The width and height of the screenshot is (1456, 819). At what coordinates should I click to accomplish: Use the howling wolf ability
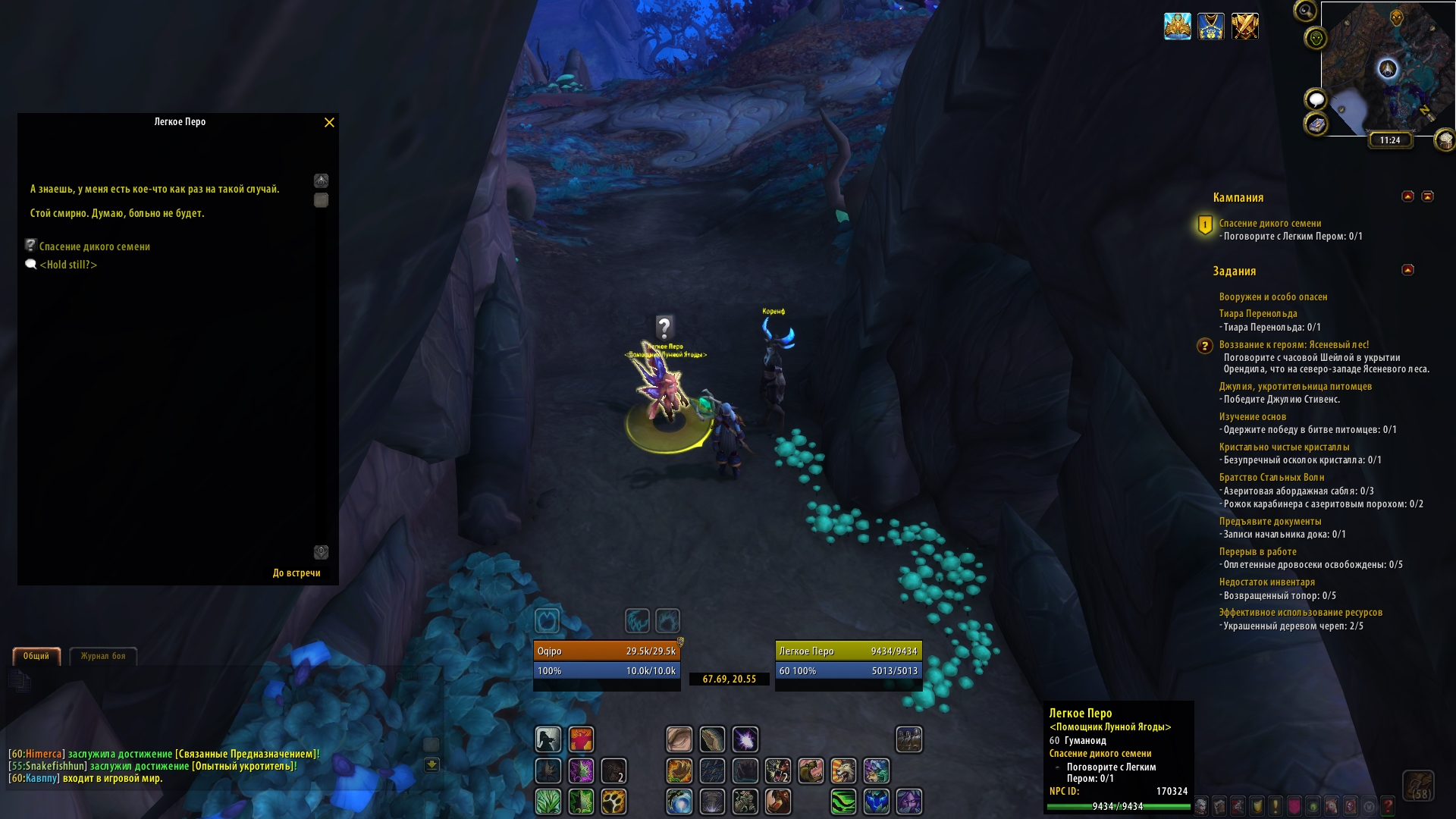[843, 771]
